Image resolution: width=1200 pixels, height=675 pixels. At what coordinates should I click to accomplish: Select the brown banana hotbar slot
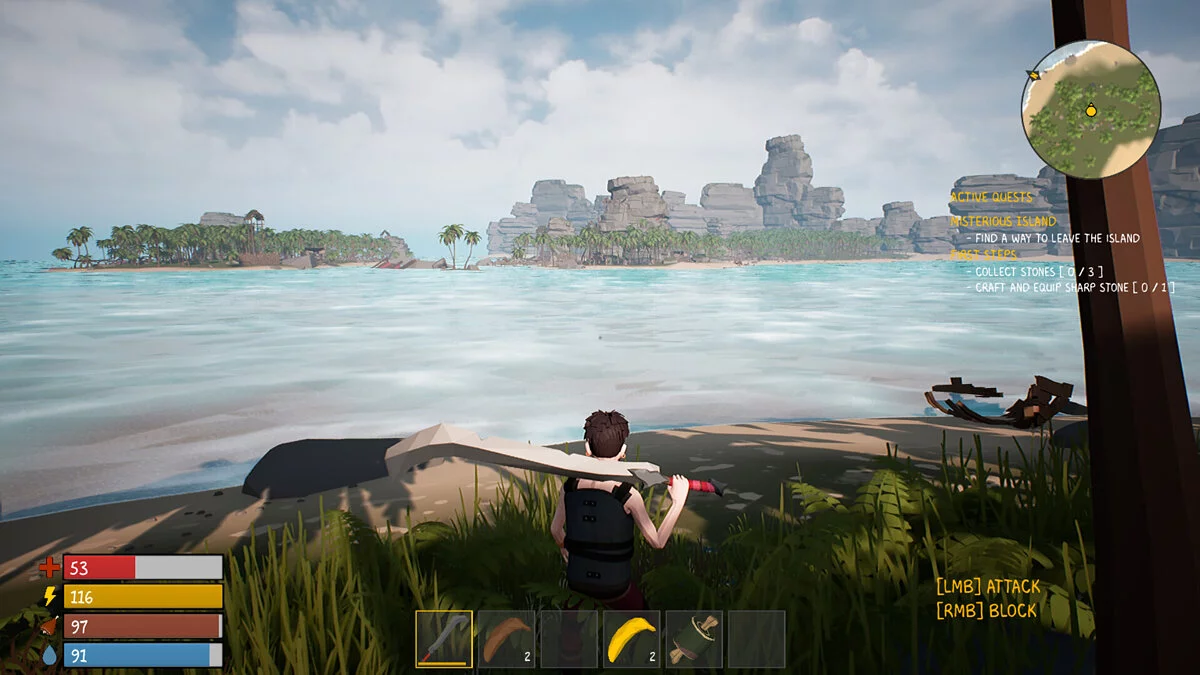[x=506, y=639]
